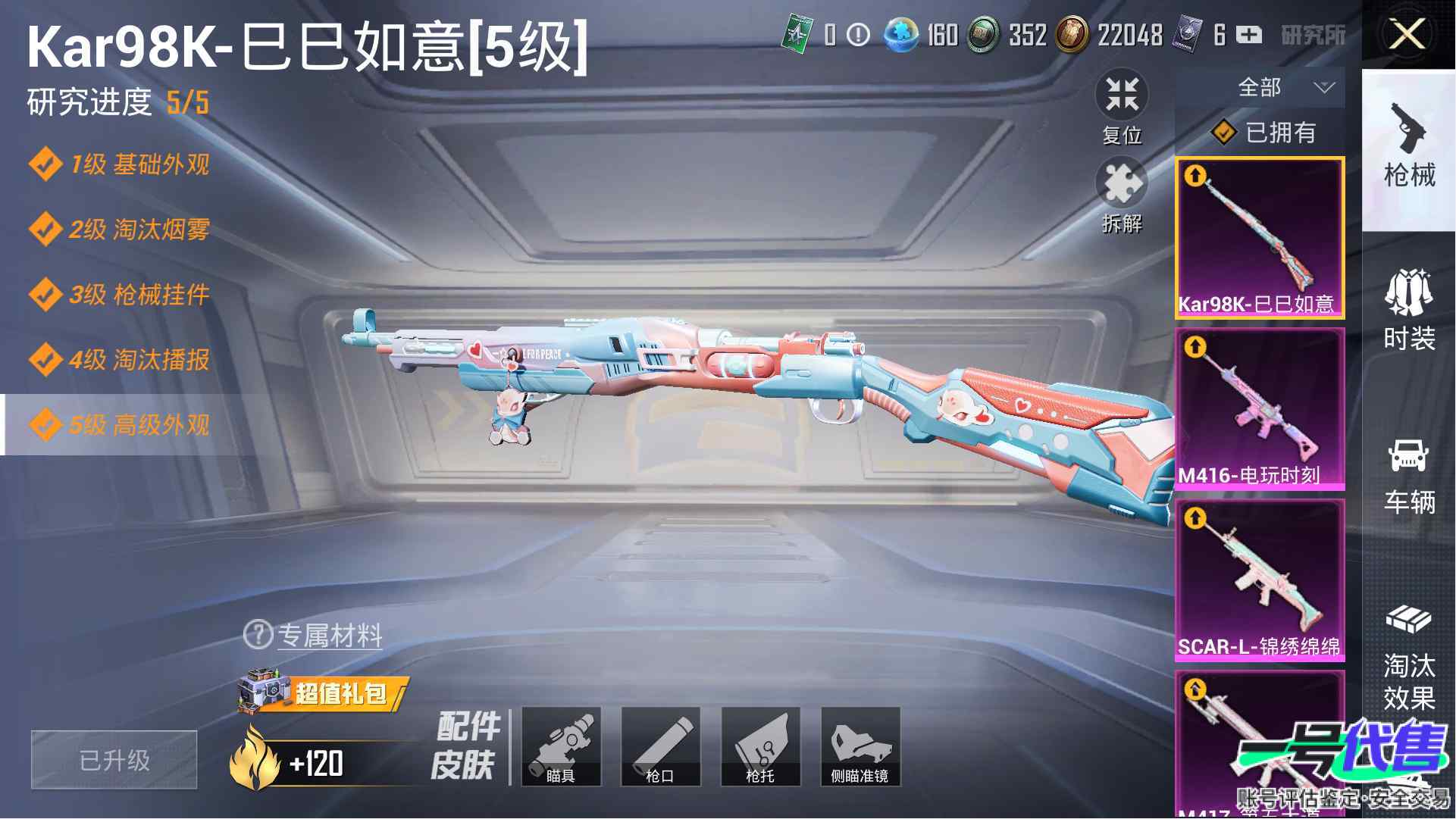This screenshot has width=1456, height=819.
Task: Close the weapon research screen
Action: 1407,35
